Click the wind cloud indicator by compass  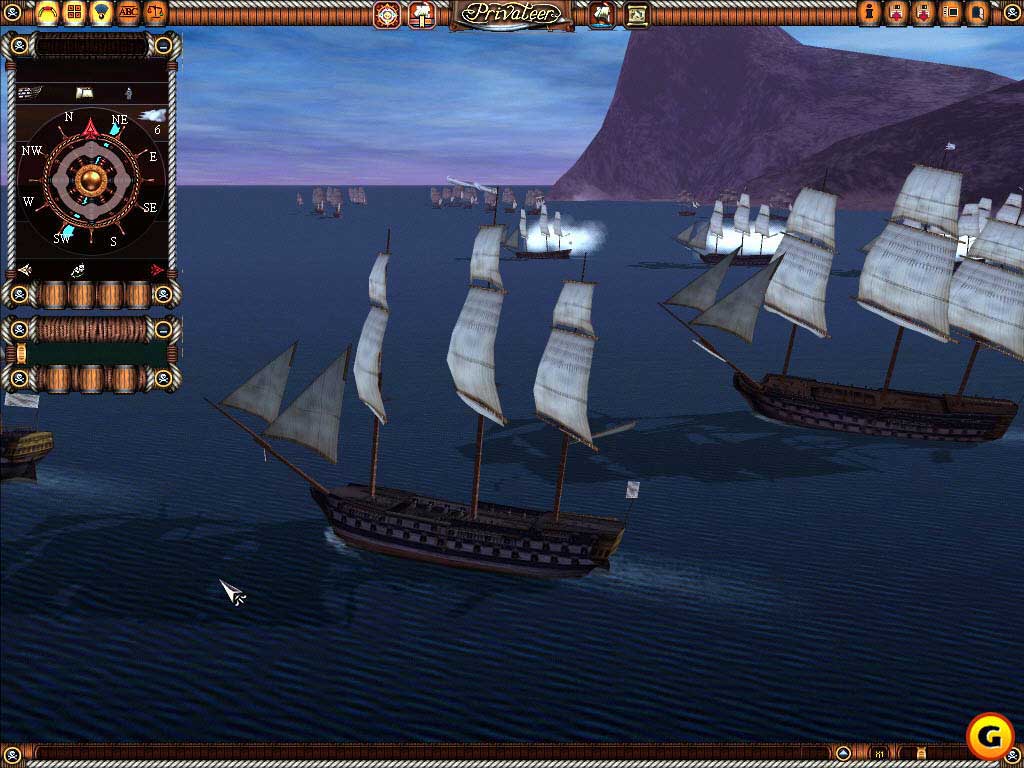tap(151, 117)
